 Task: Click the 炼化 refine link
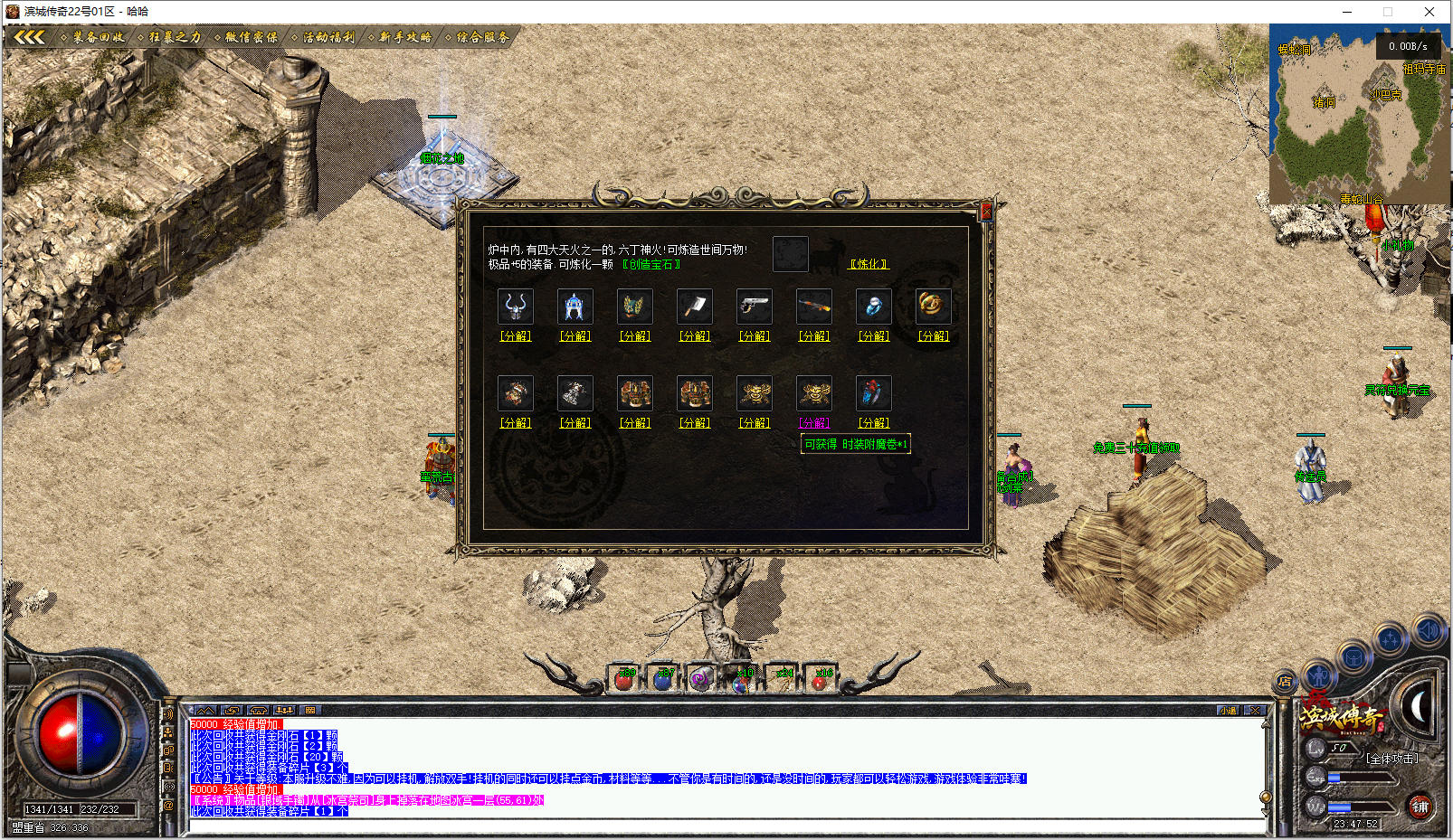(x=869, y=264)
